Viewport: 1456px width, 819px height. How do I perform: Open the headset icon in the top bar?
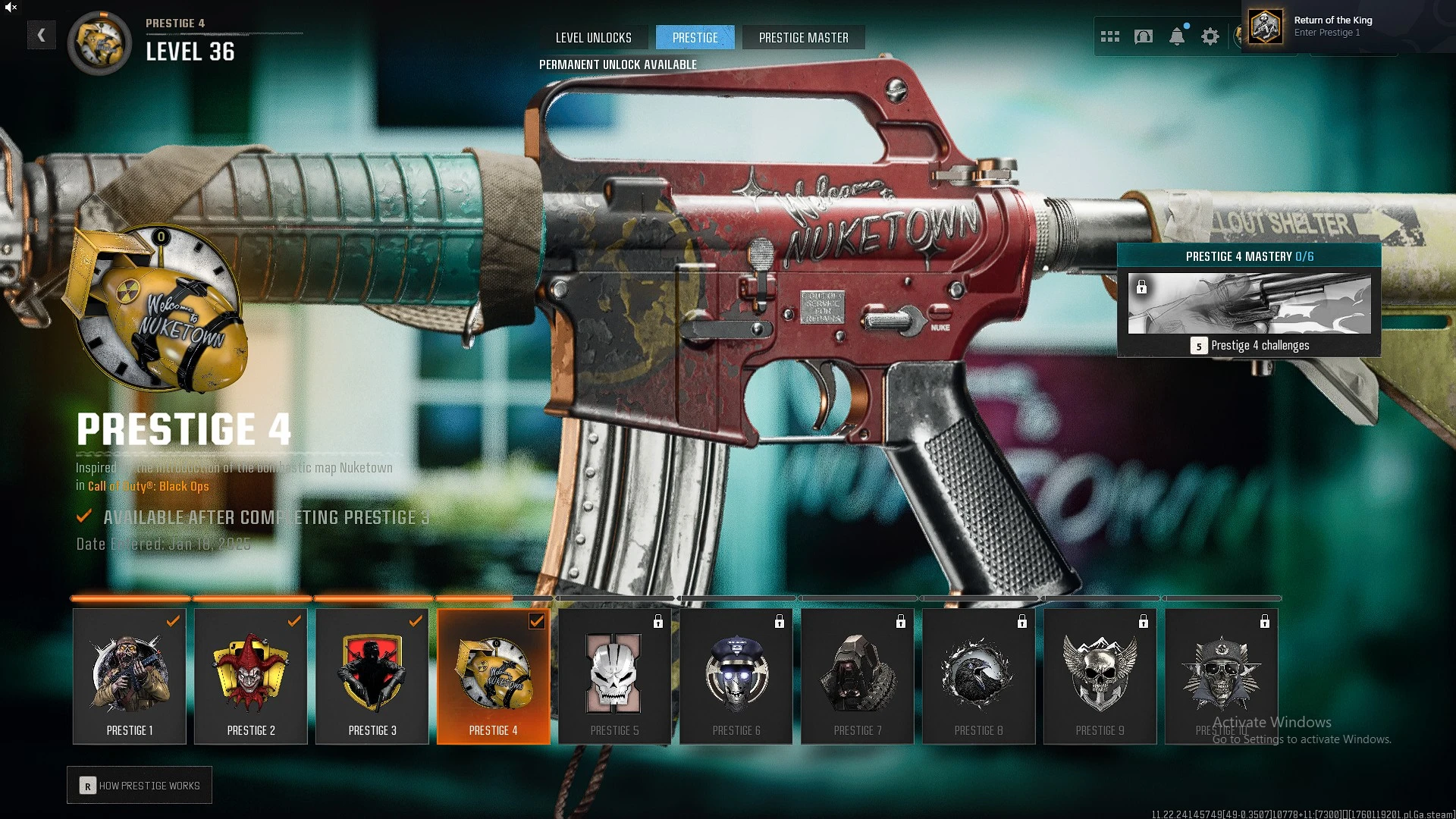1144,36
